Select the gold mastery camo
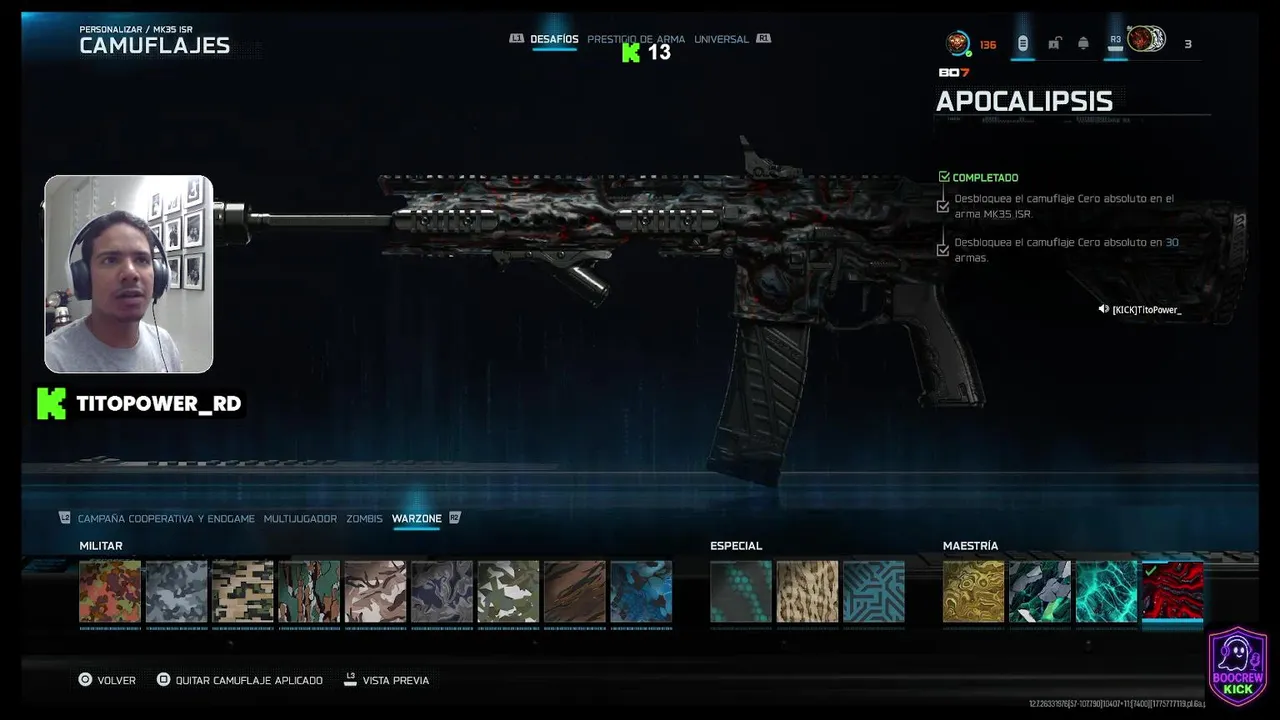1280x720 pixels. [x=973, y=592]
